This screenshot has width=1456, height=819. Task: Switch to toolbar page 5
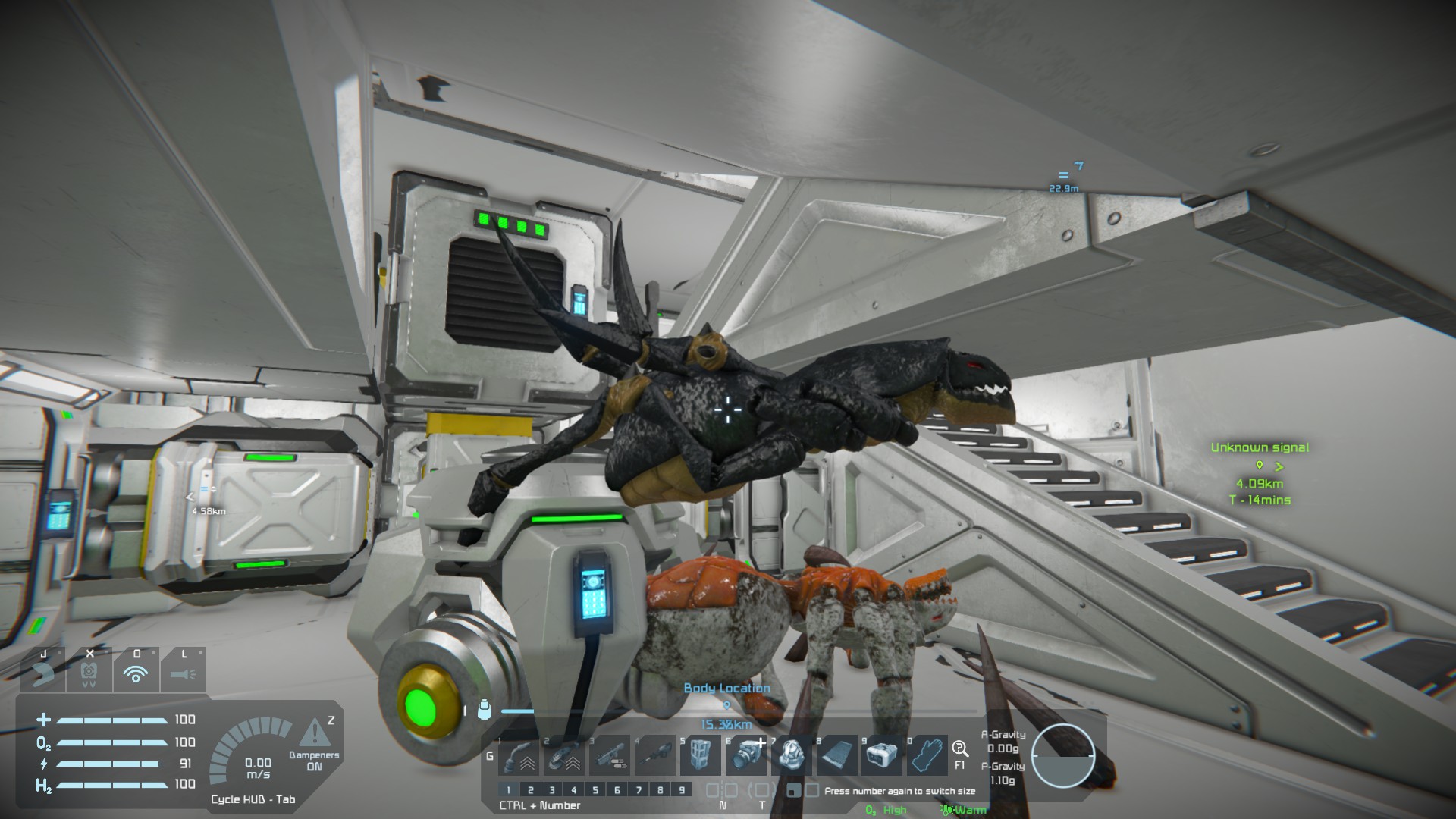coord(595,790)
